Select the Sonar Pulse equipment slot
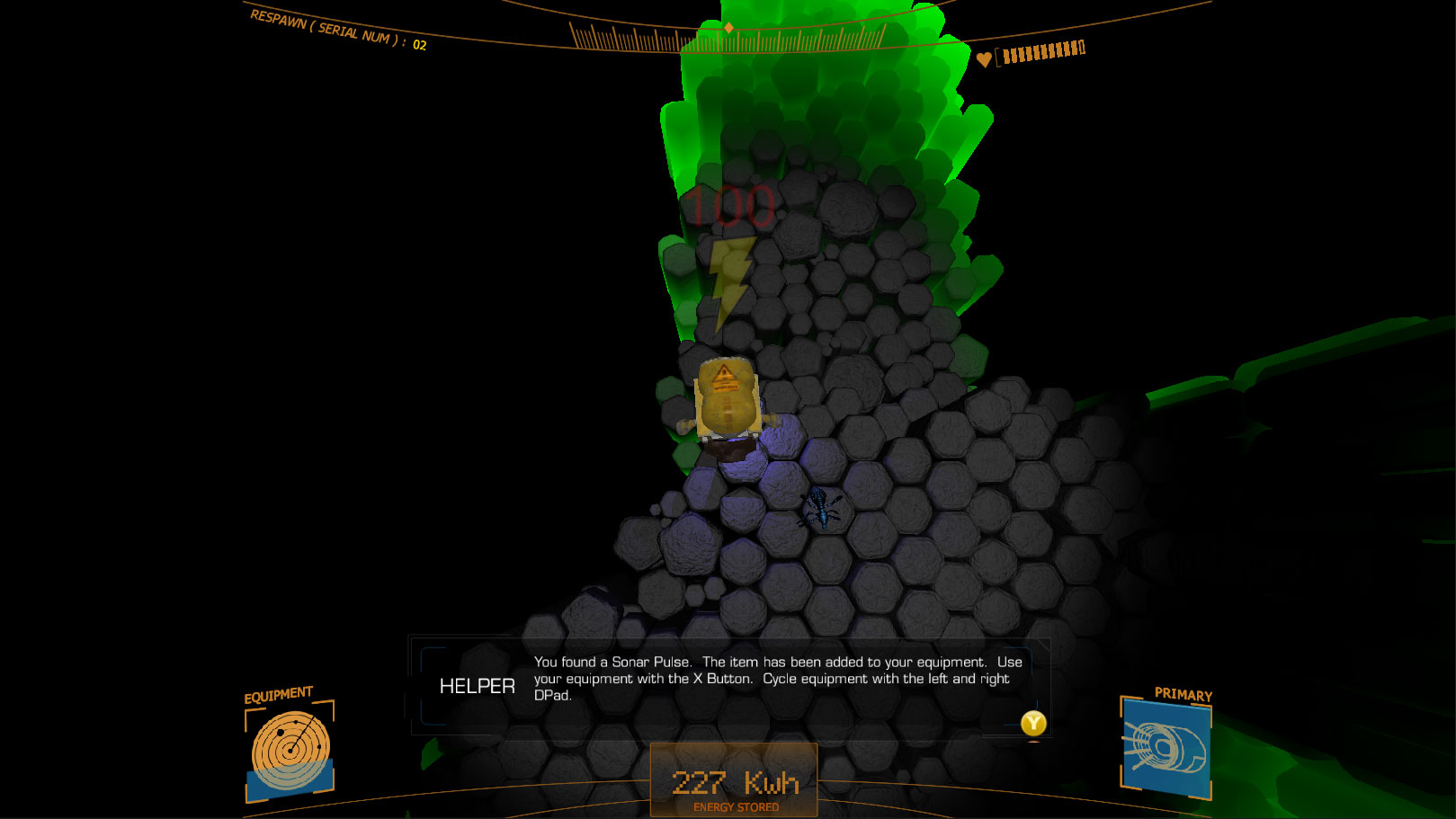1456x819 pixels. click(290, 751)
